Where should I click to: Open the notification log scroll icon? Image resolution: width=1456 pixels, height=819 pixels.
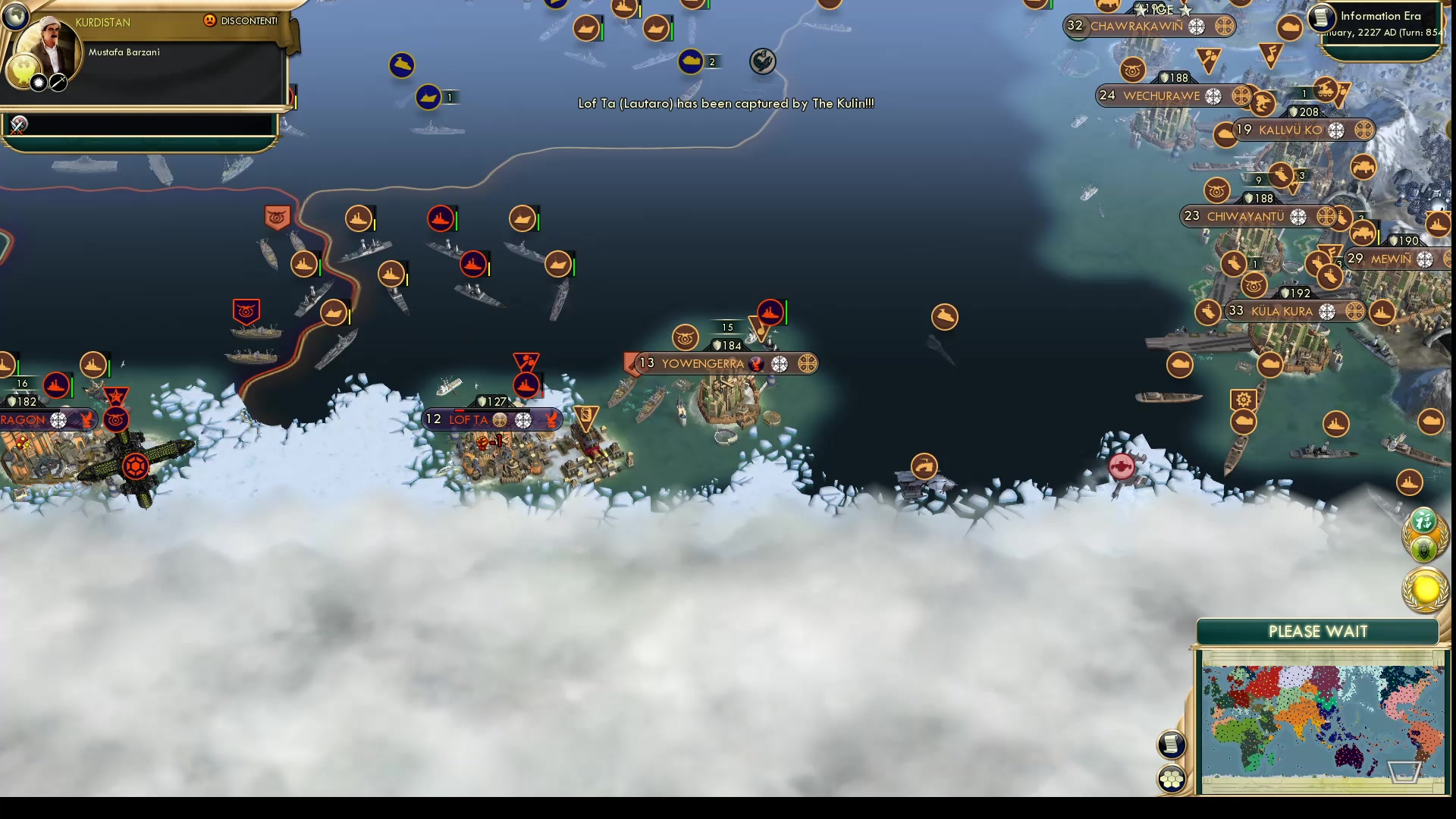[x=1172, y=745]
